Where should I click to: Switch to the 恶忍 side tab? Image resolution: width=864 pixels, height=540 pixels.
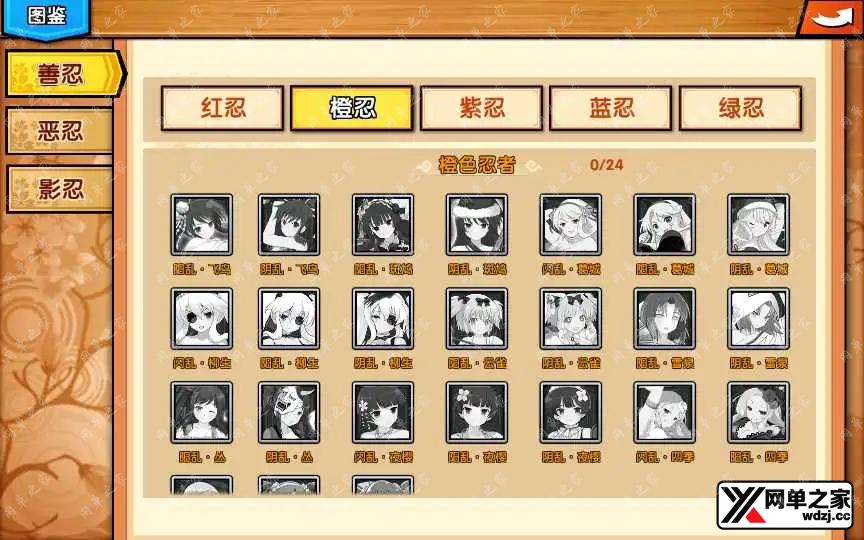(60, 131)
